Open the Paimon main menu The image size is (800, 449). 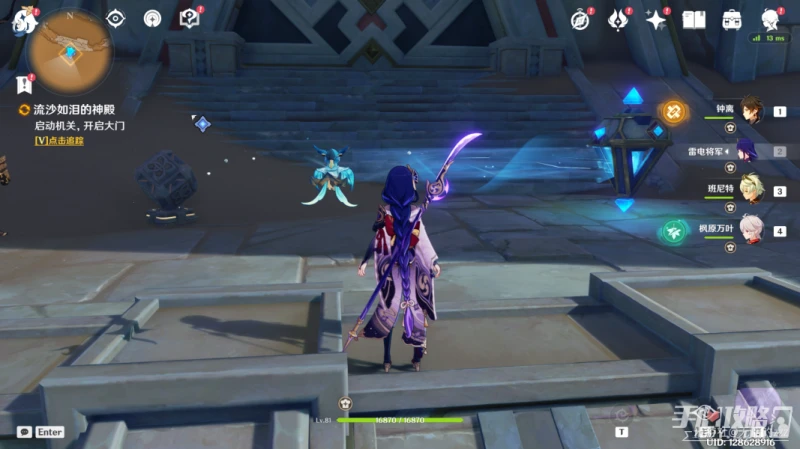pyautogui.click(x=21, y=20)
